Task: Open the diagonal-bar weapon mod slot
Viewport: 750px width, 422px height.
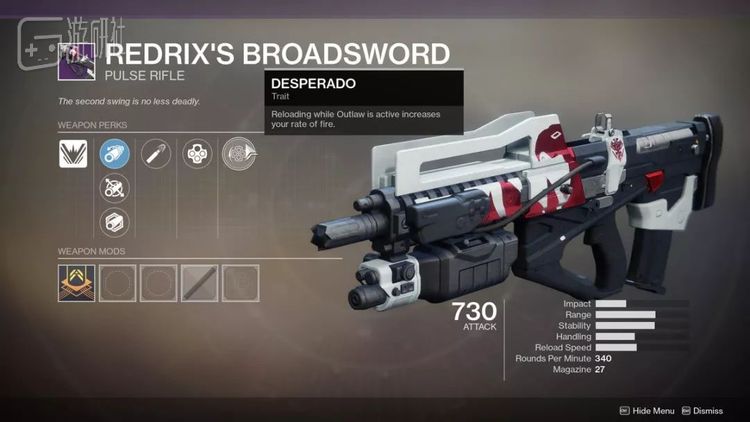Action: (x=196, y=283)
